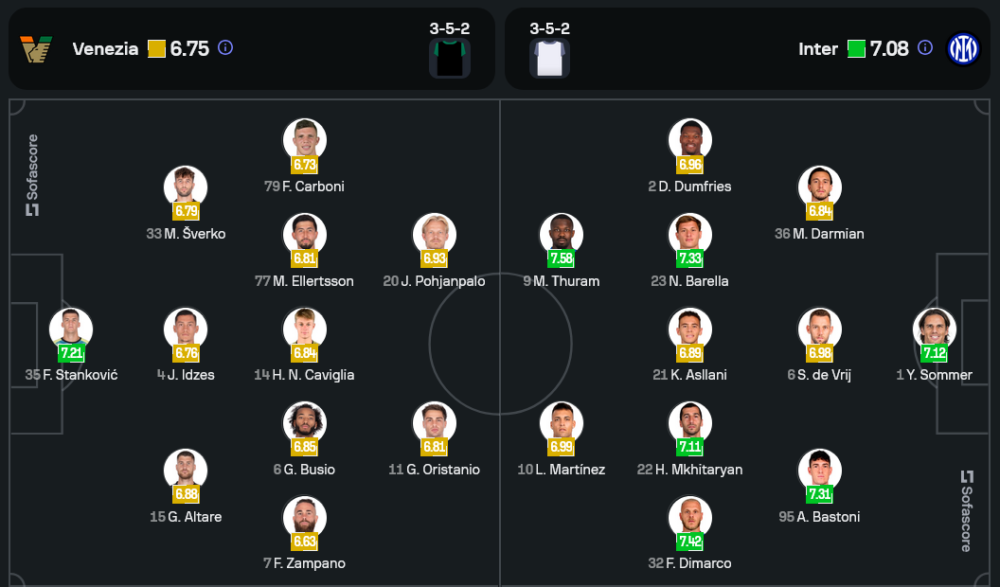The image size is (1000, 587).
Task: Show info about Inter's 7.08 rating
Action: (x=925, y=48)
